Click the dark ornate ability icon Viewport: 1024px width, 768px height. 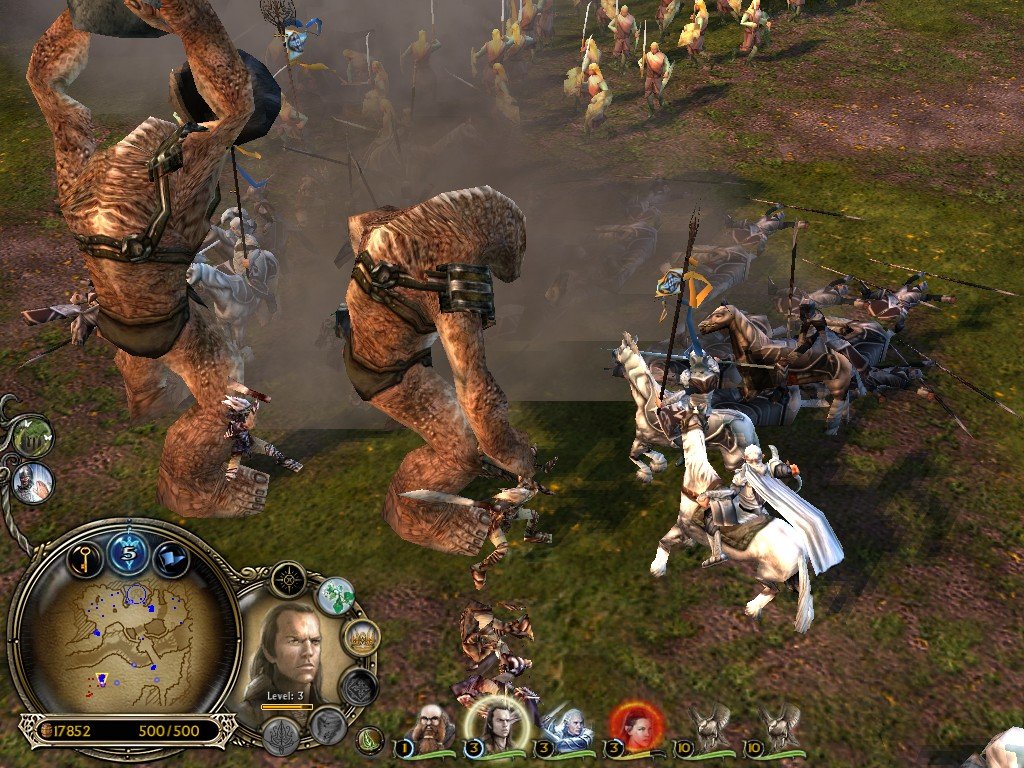(358, 687)
